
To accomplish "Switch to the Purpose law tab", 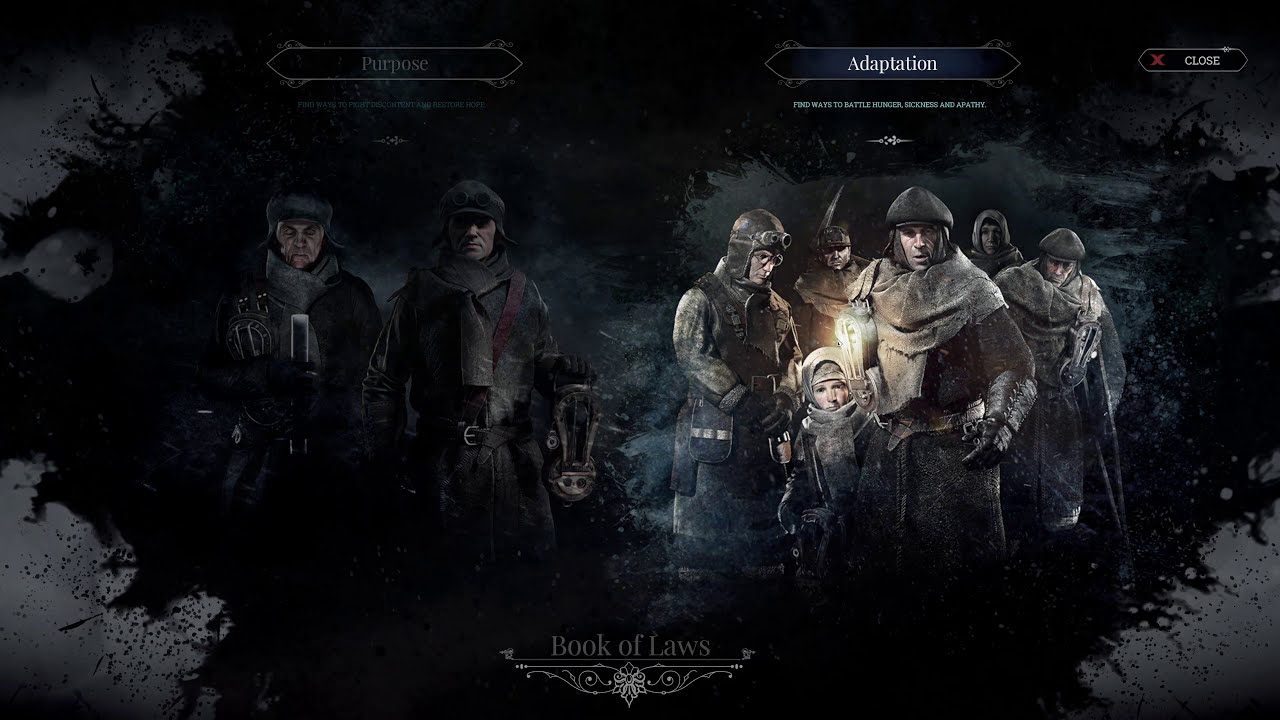I will (394, 64).
